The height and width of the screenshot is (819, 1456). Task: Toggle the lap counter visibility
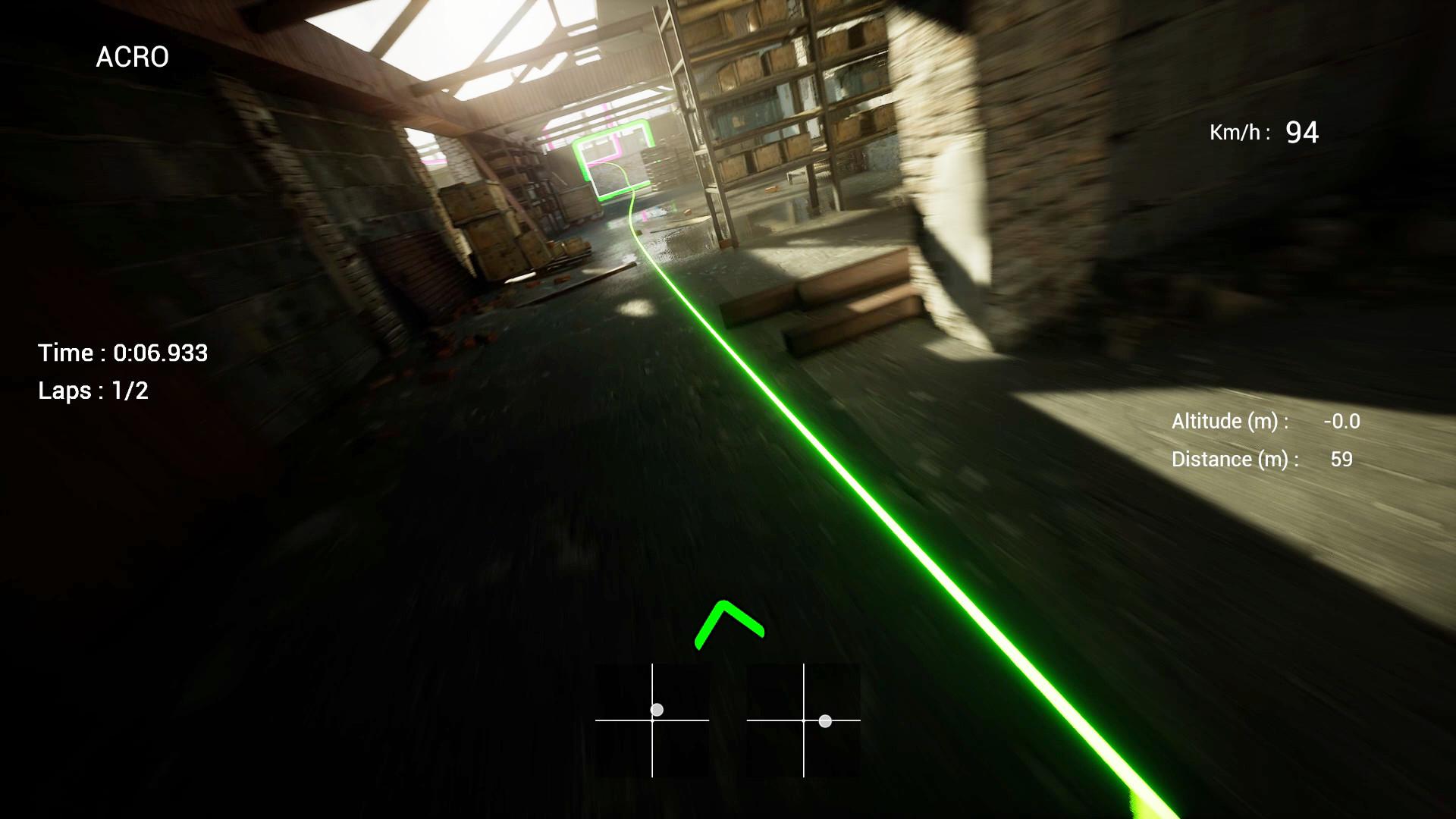click(x=93, y=391)
